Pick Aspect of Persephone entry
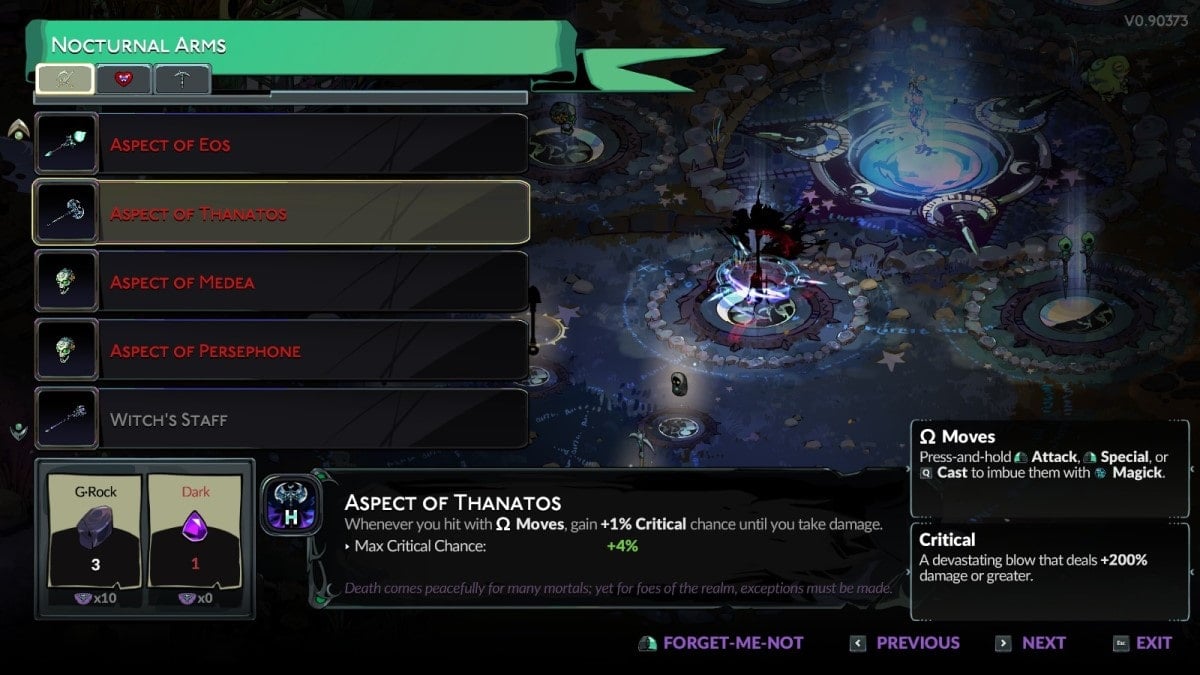Screen dimensions: 1200x675 click(x=281, y=351)
